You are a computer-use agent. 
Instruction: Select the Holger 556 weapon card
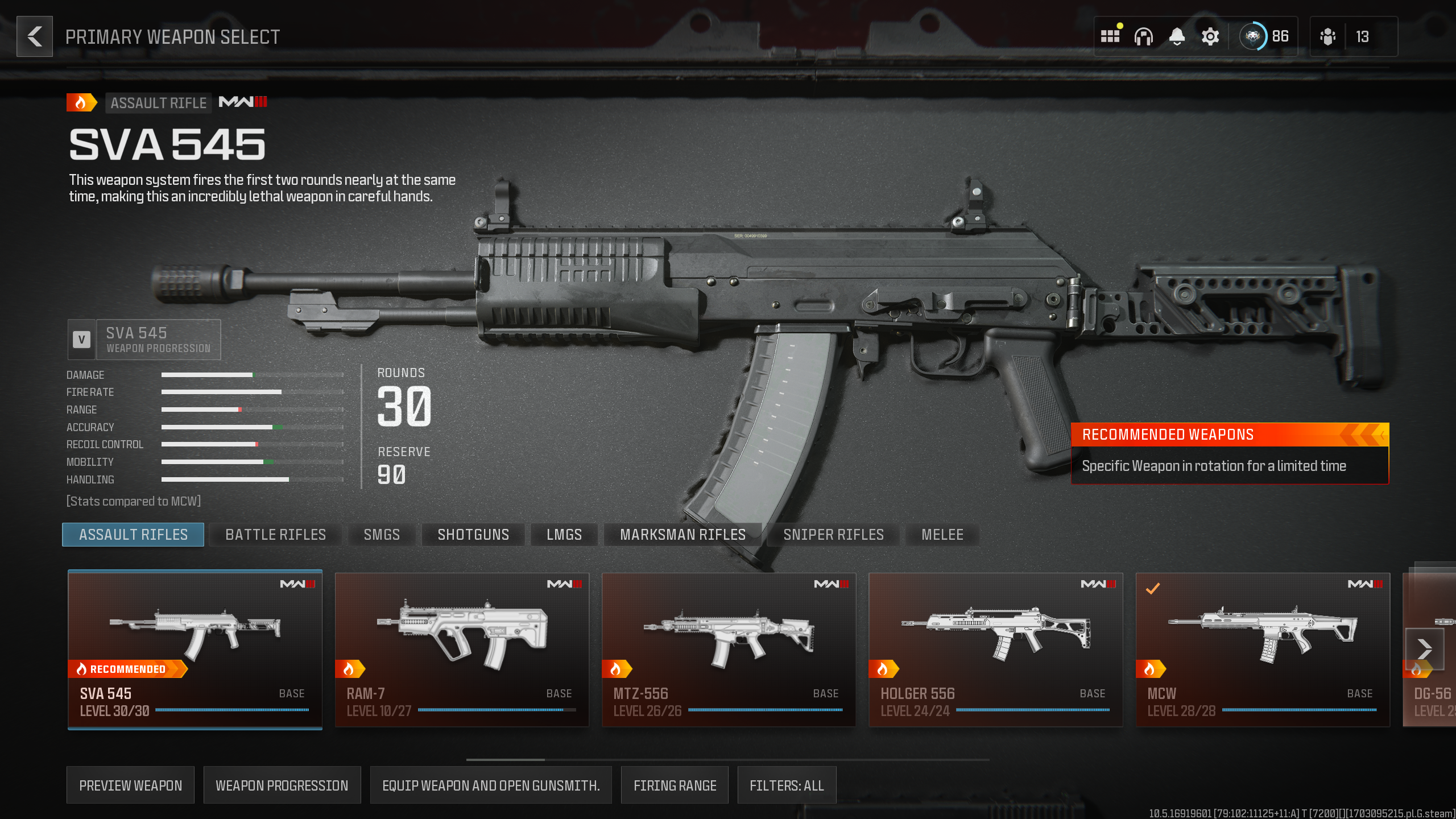coord(996,648)
